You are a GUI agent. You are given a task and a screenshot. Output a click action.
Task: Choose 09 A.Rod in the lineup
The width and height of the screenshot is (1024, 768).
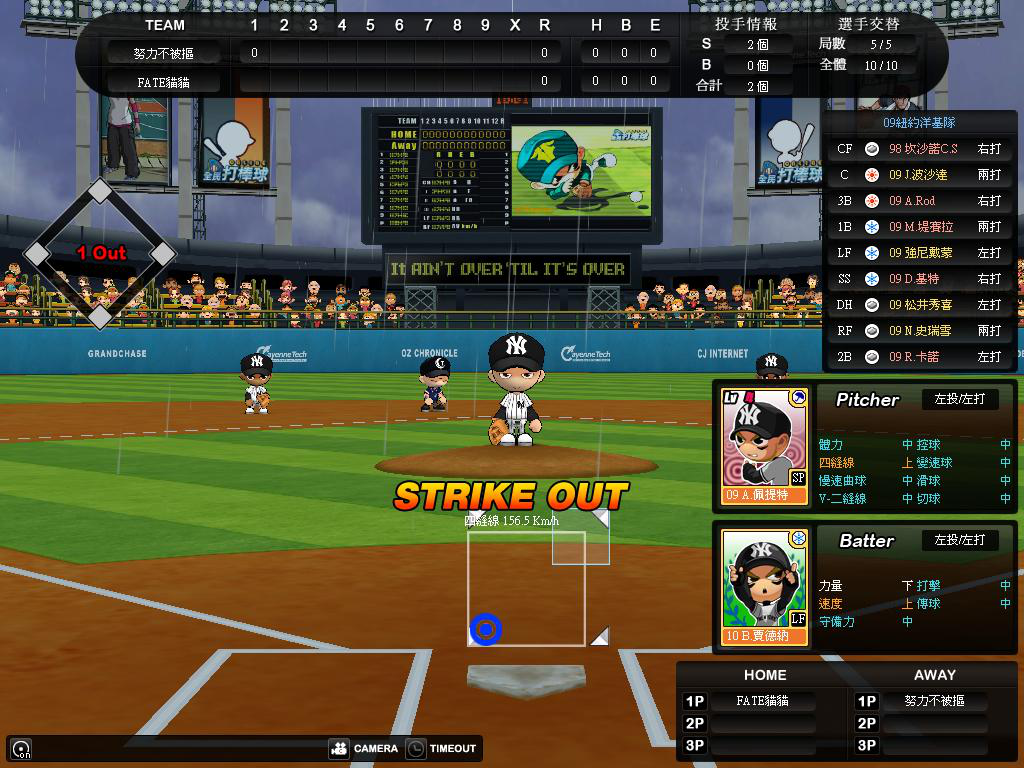pos(919,201)
